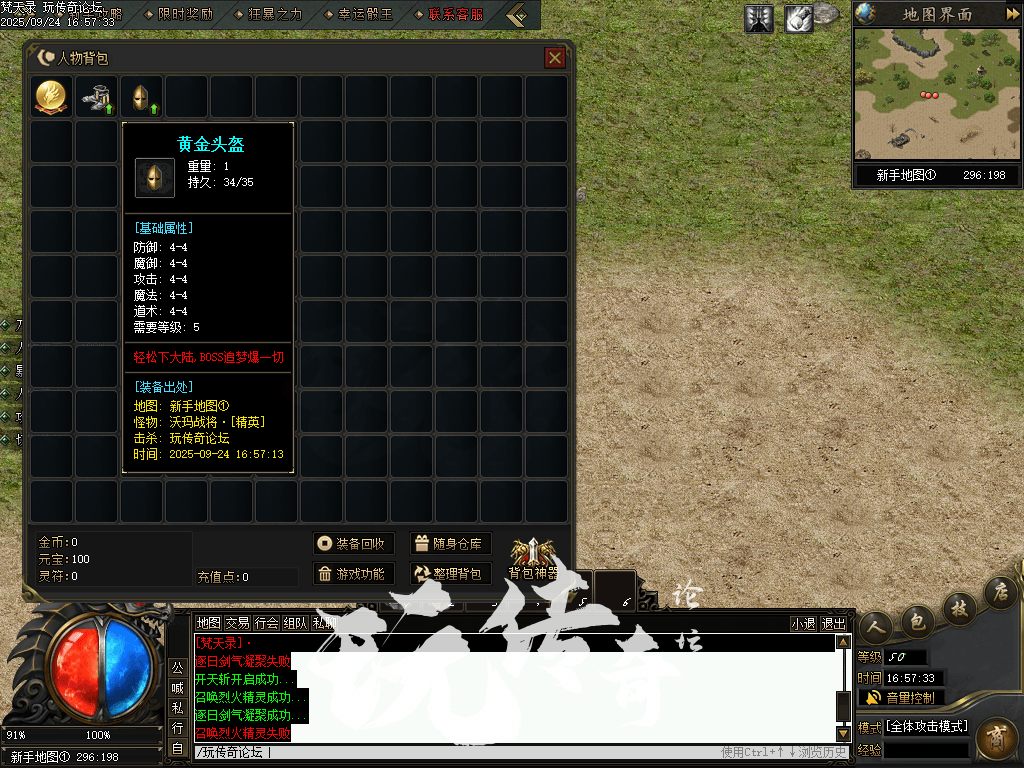Close the character backpack window
Viewport: 1024px width, 768px height.
555,58
